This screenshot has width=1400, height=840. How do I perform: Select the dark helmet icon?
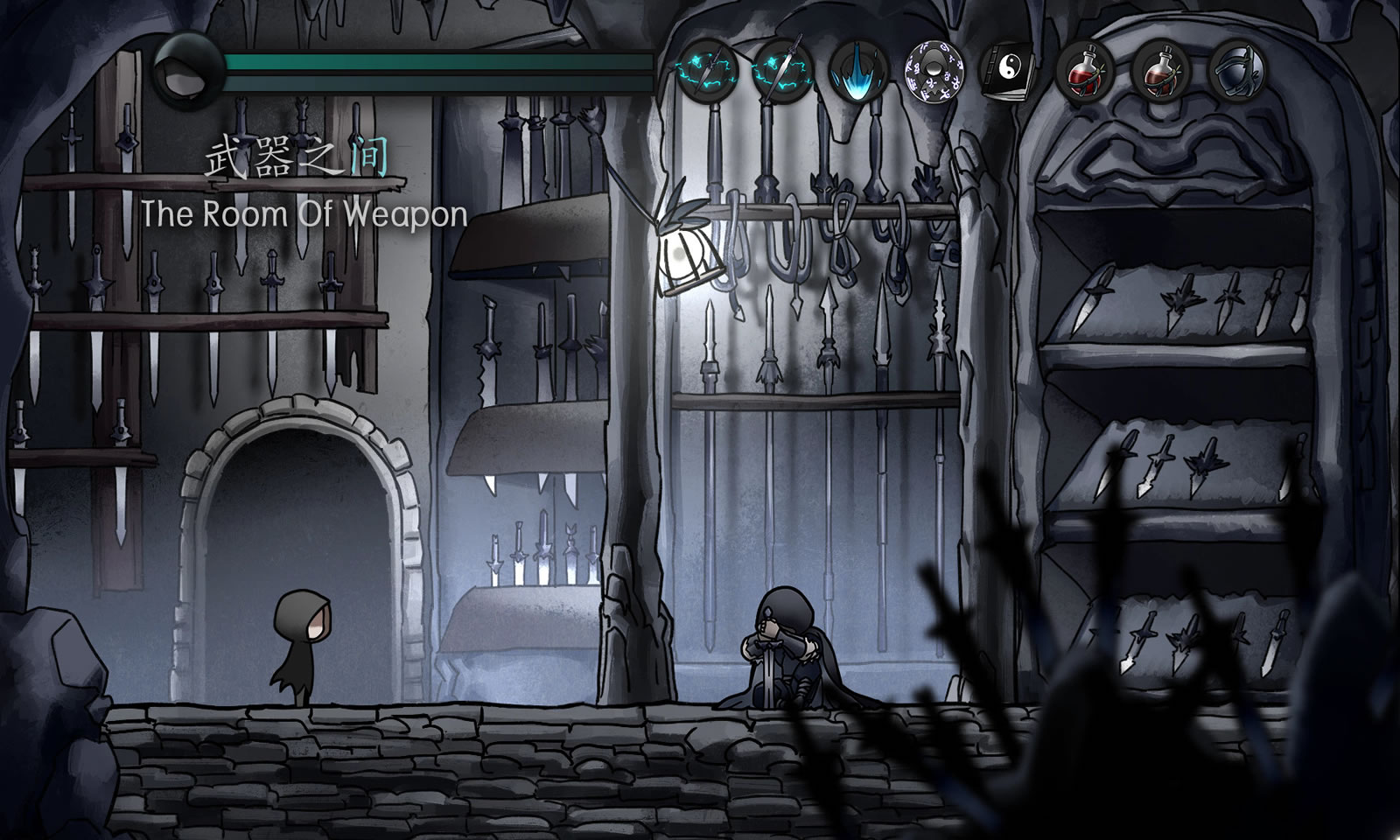coord(1236,69)
